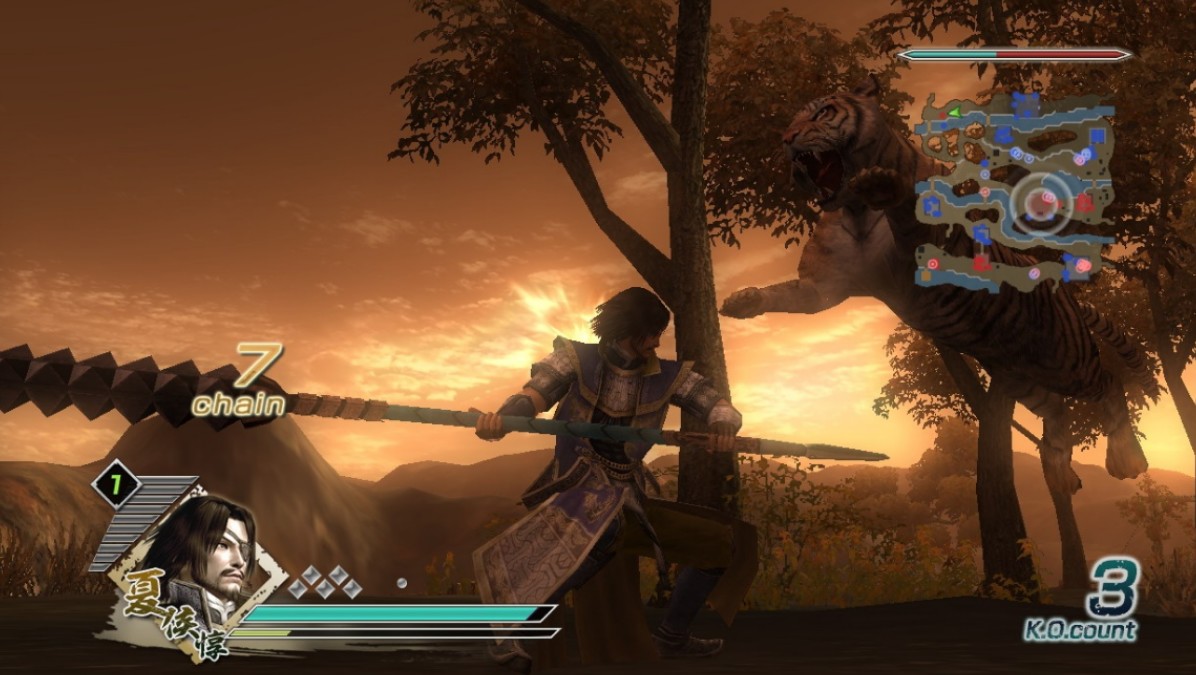This screenshot has height=675, width=1196.
Task: Open the battlefield minimap
Action: [x=1014, y=190]
